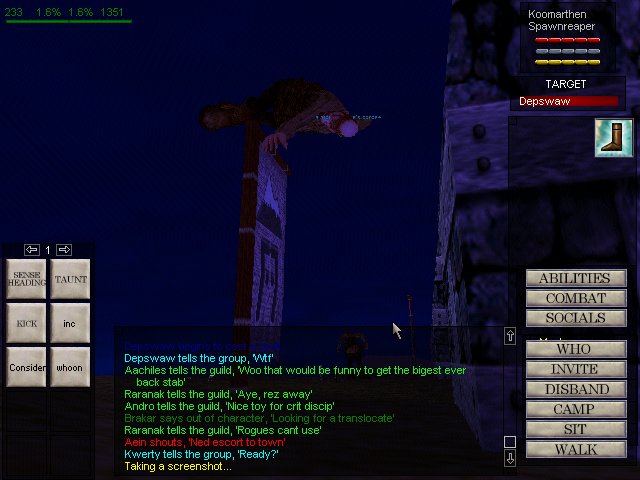The image size is (640, 480).
Task: Use the Consider hotkey button
Action: pos(26,367)
